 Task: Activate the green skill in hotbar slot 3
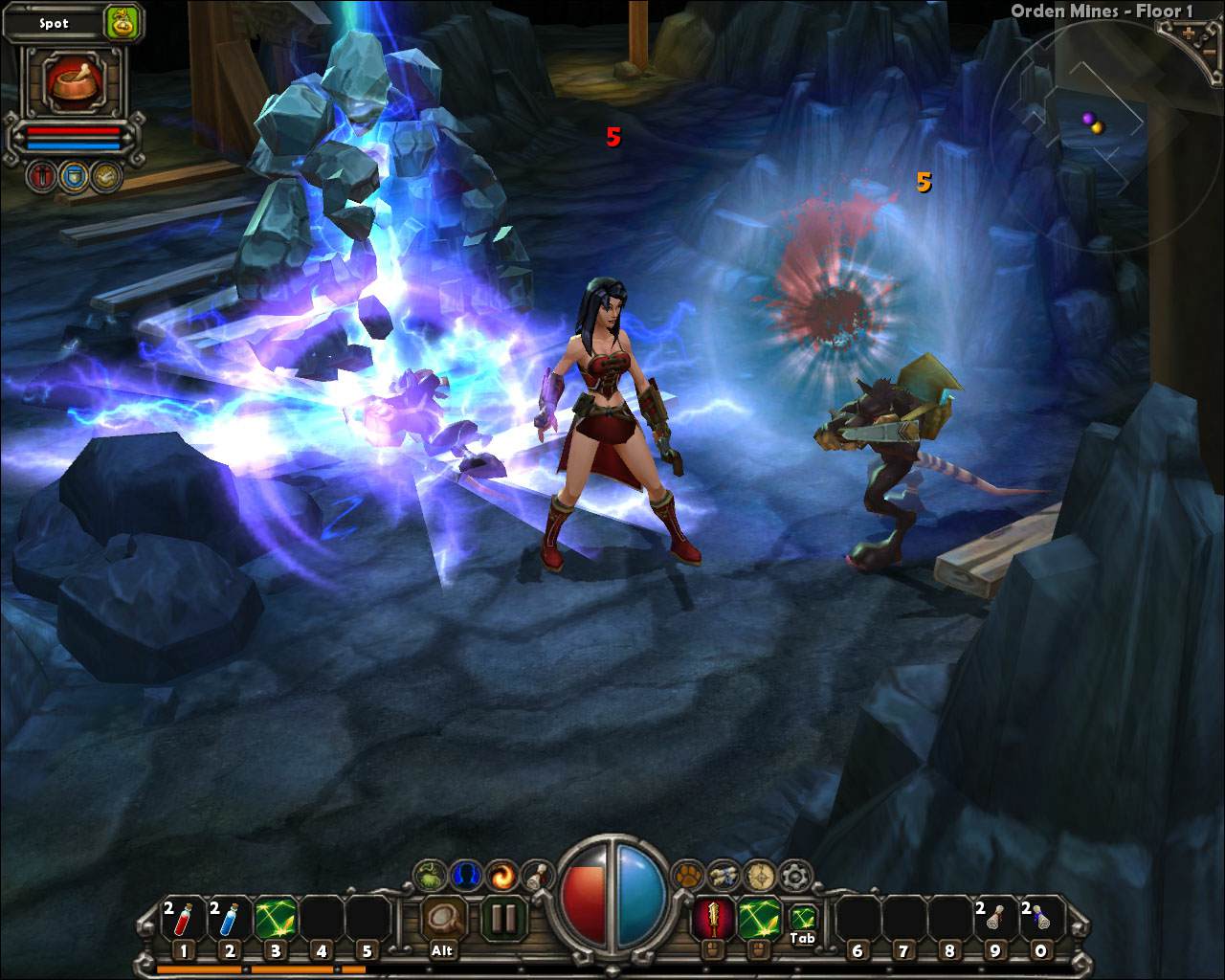point(276,920)
